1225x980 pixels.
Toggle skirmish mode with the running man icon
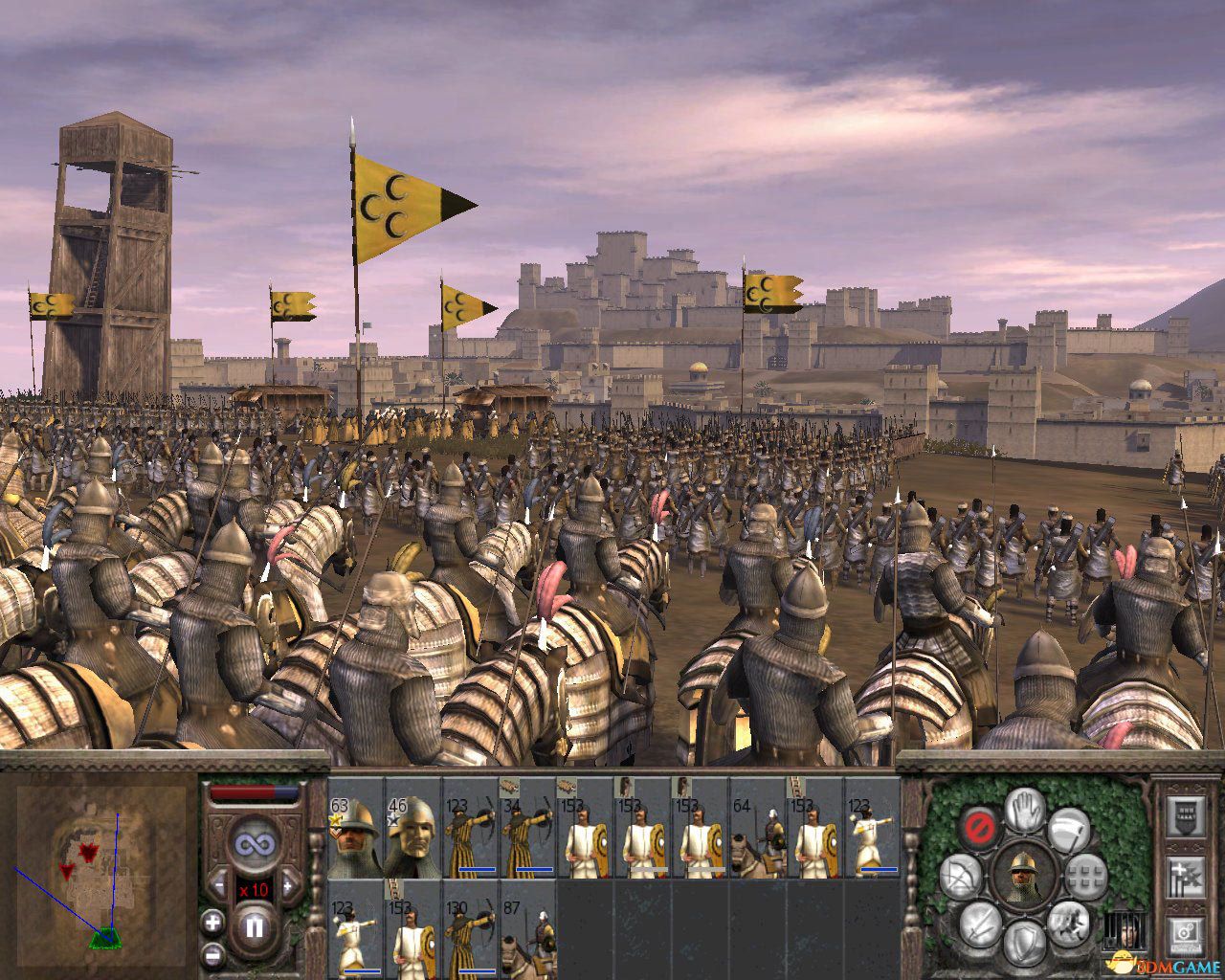click(1067, 924)
